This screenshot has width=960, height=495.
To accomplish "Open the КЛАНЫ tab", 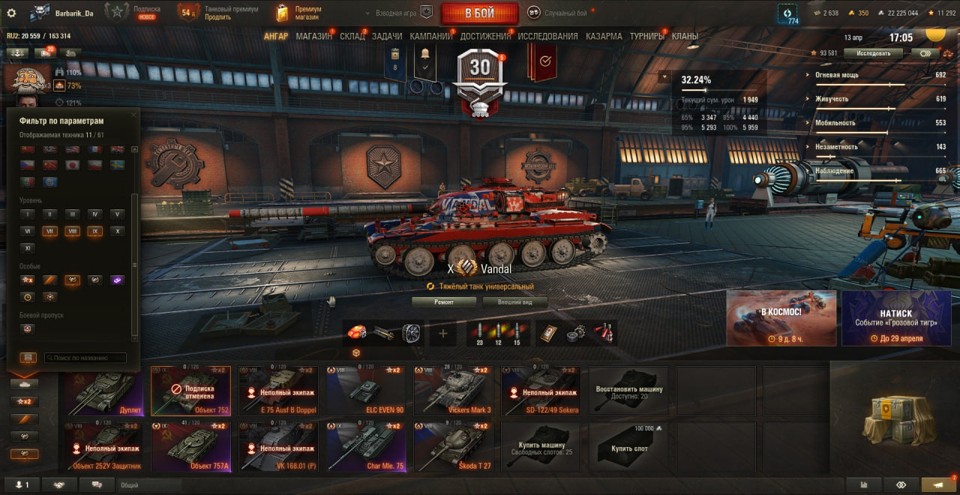I will click(x=685, y=36).
